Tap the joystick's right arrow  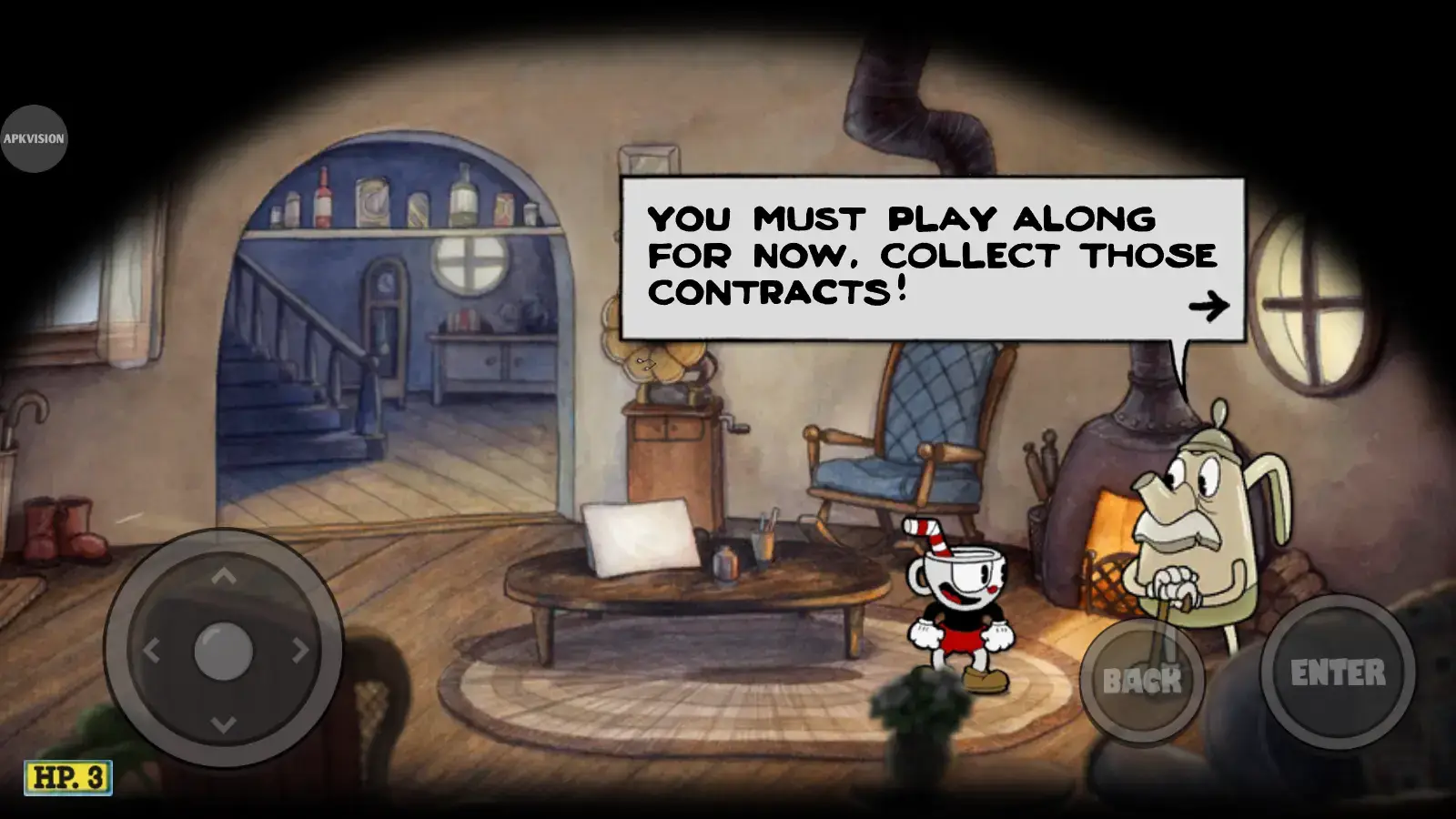click(x=298, y=651)
